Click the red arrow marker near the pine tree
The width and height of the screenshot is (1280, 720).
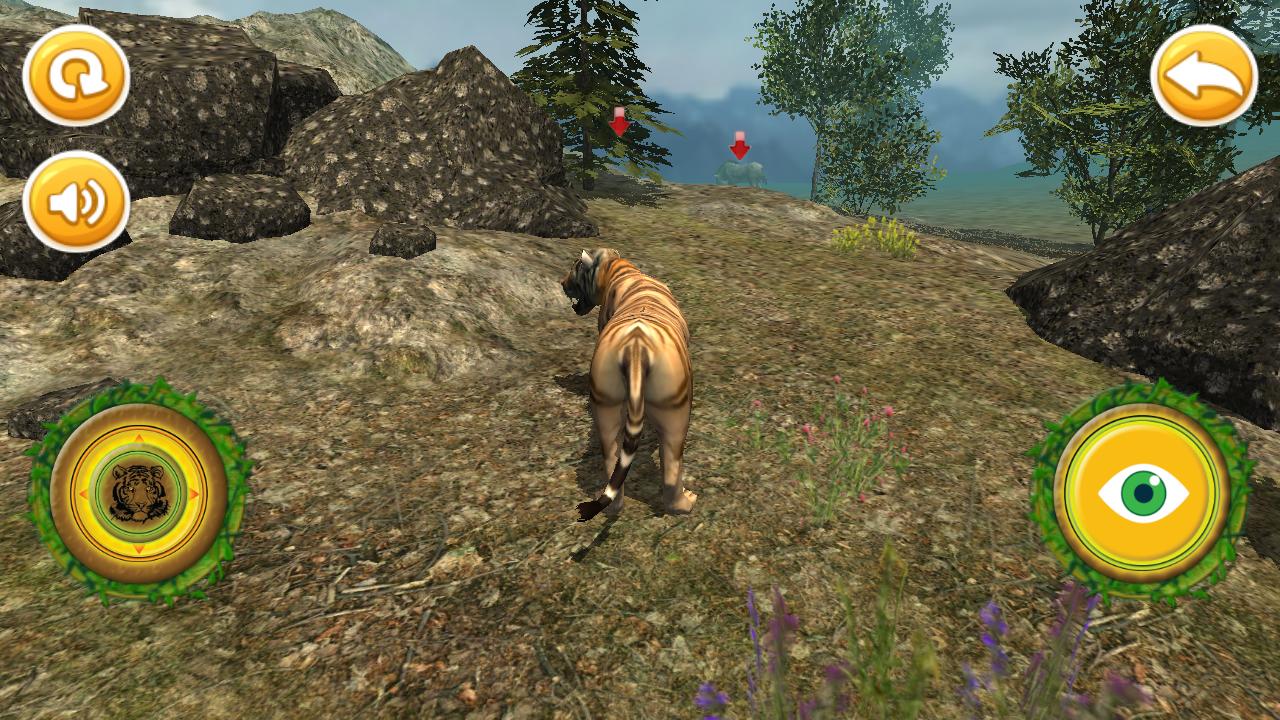tap(620, 122)
